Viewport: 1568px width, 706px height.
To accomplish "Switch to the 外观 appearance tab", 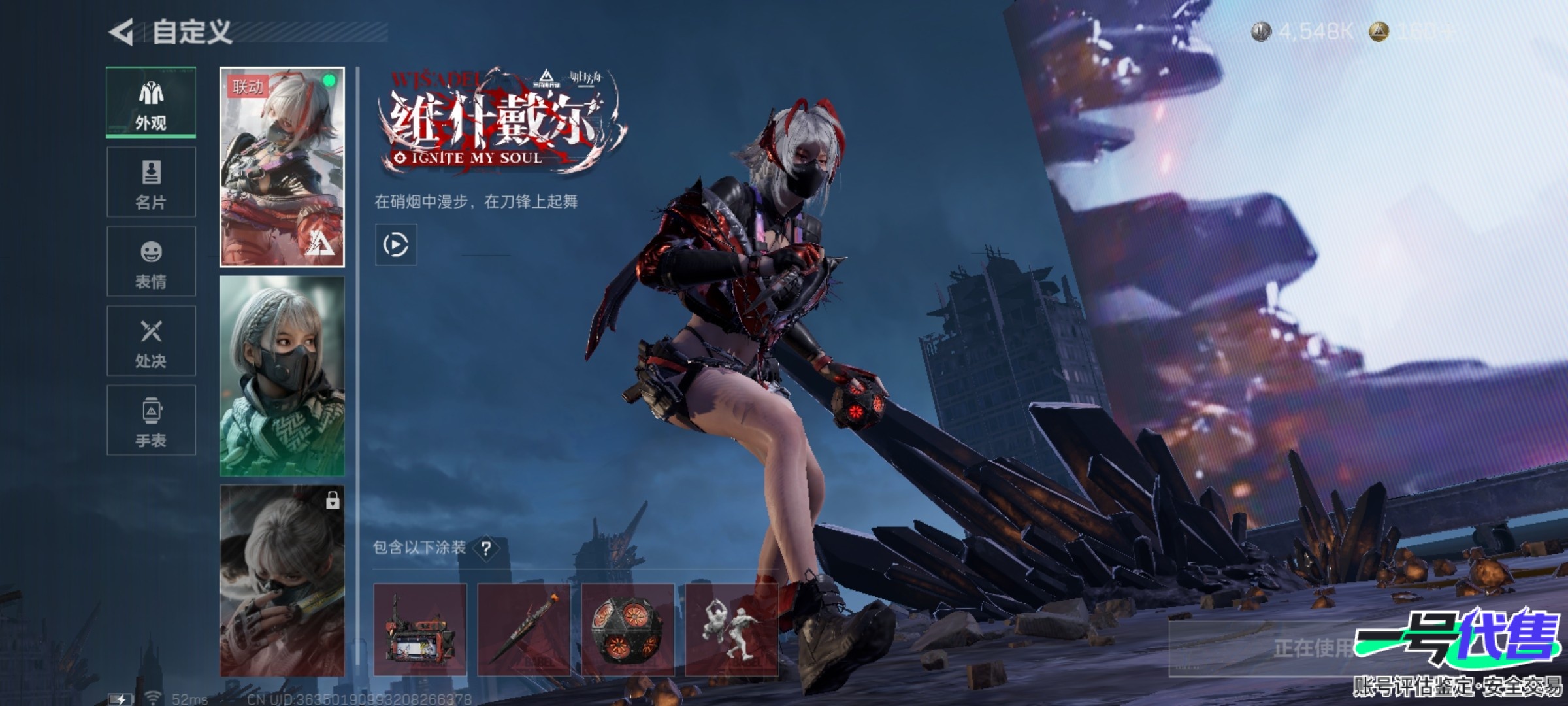I will [151, 103].
